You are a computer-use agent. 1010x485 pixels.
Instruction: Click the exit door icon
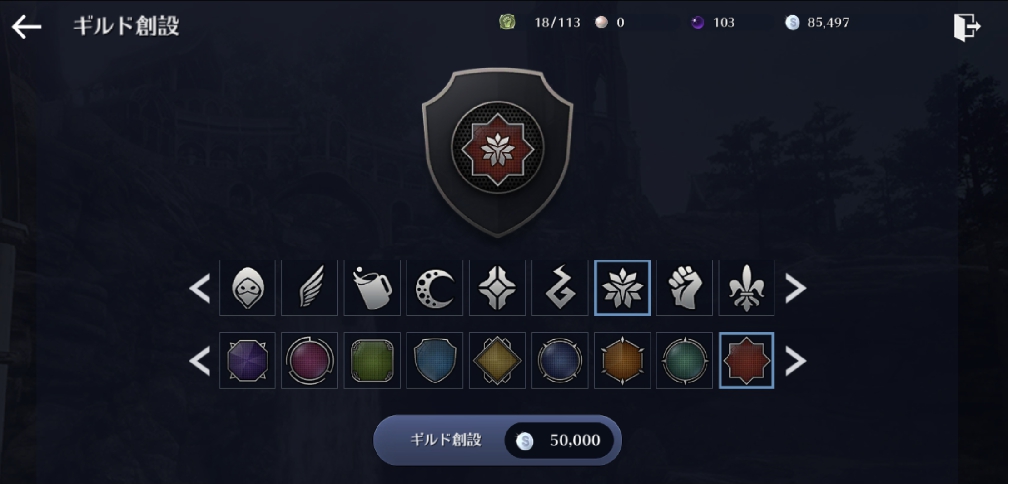coord(966,27)
